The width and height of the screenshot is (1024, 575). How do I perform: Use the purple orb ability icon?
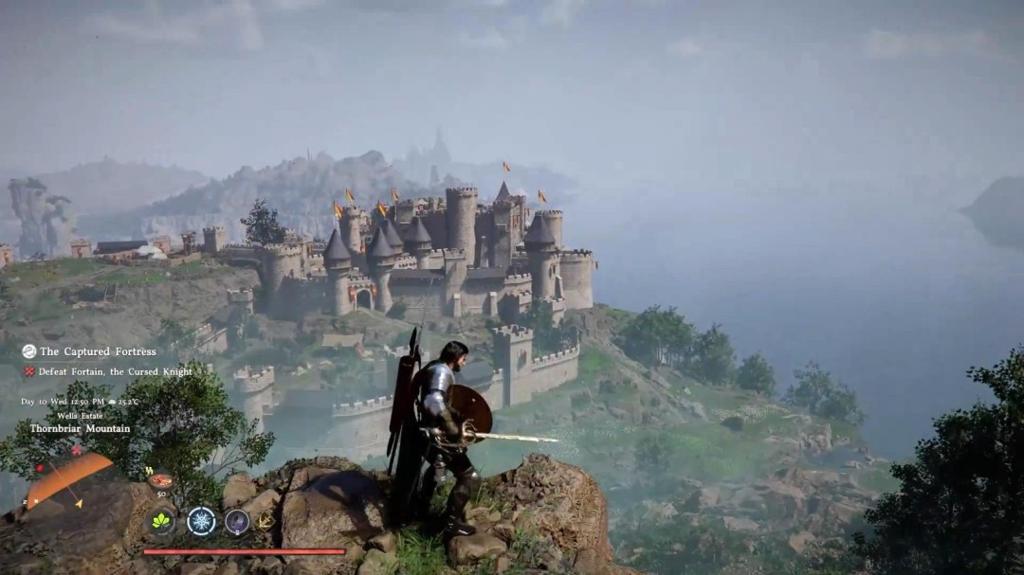click(x=237, y=521)
